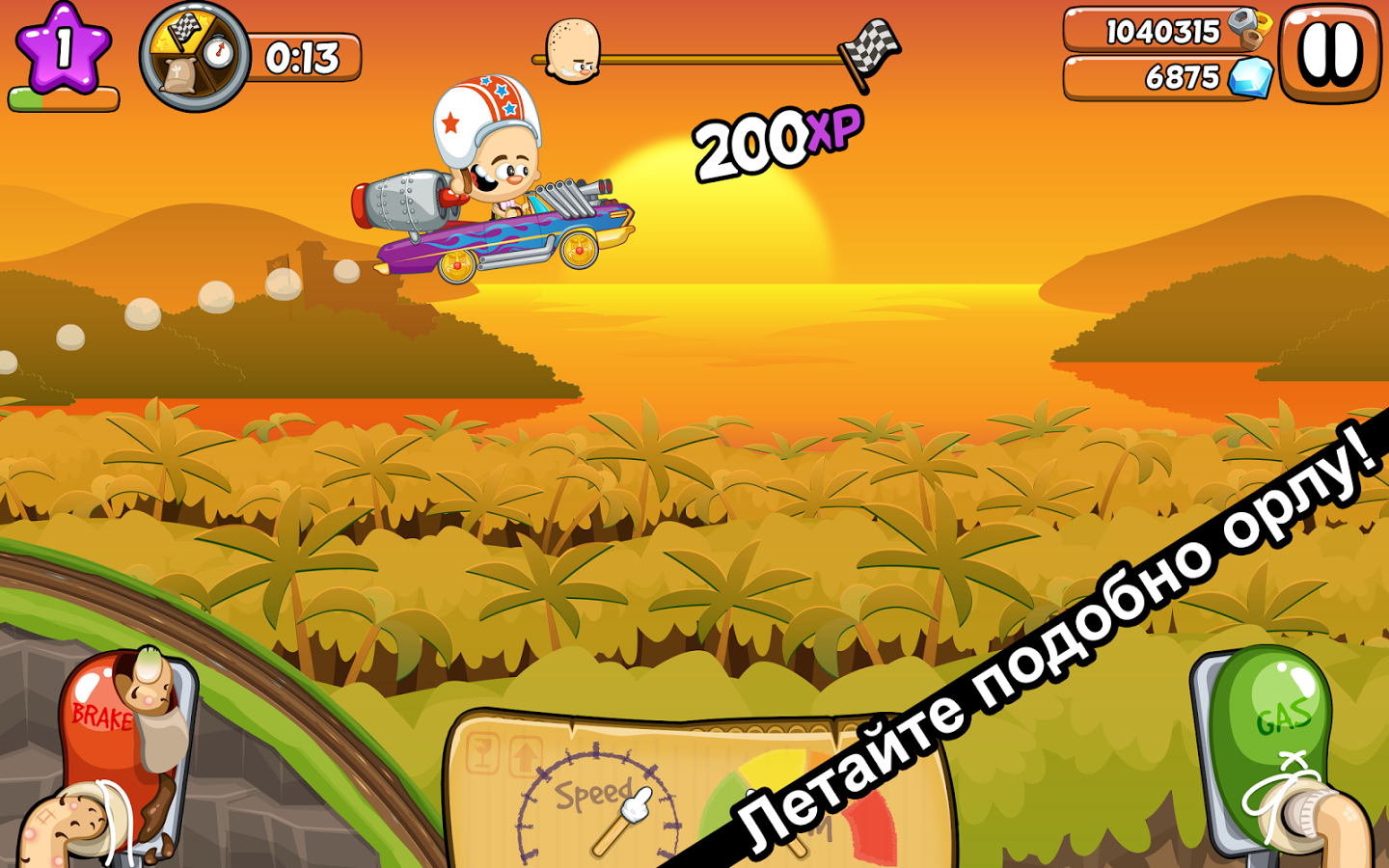Pause the game with the pause button

click(x=1329, y=53)
